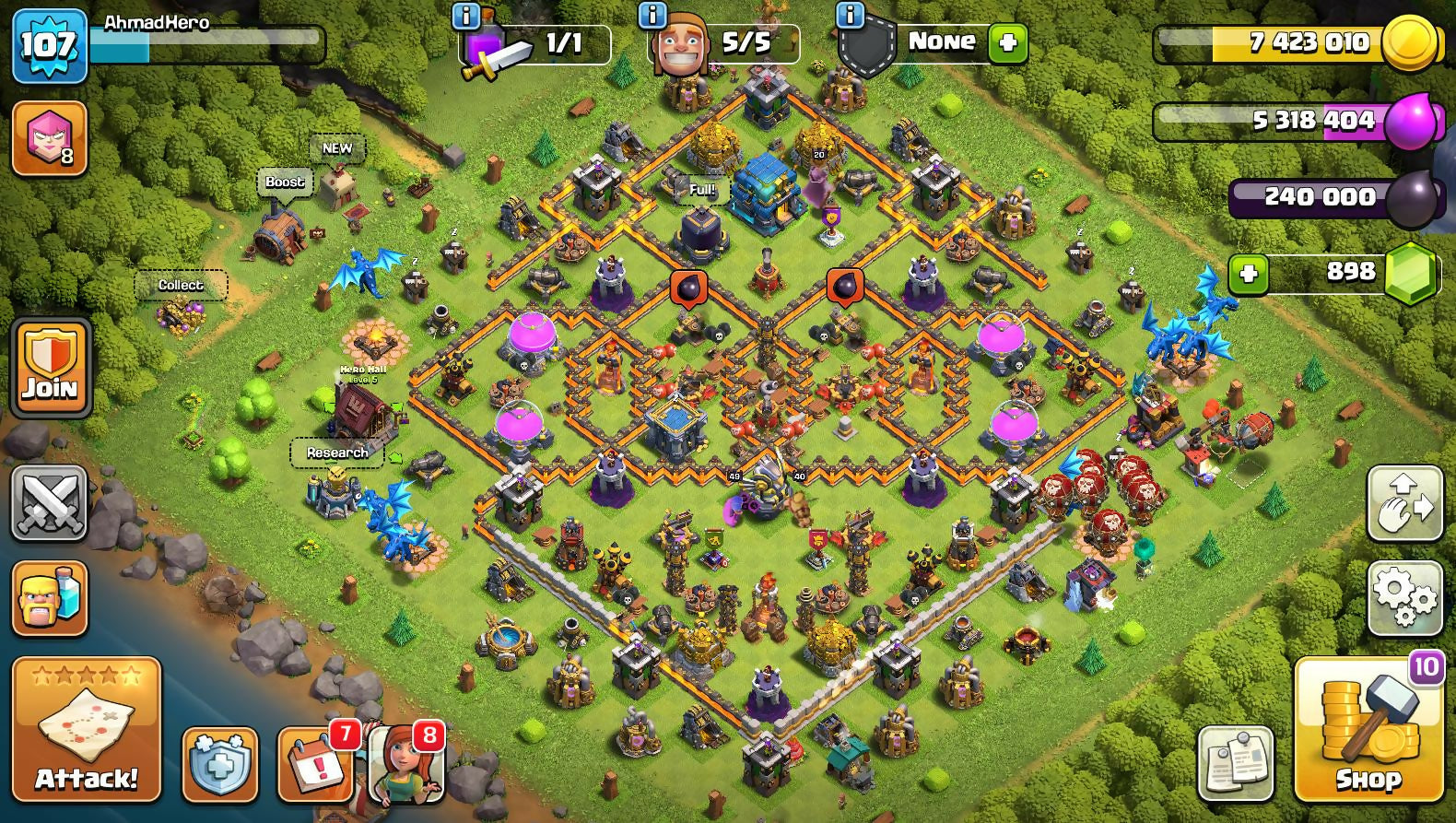This screenshot has width=1456, height=823.
Task: Open the barbarian army training menu
Action: [x=50, y=598]
